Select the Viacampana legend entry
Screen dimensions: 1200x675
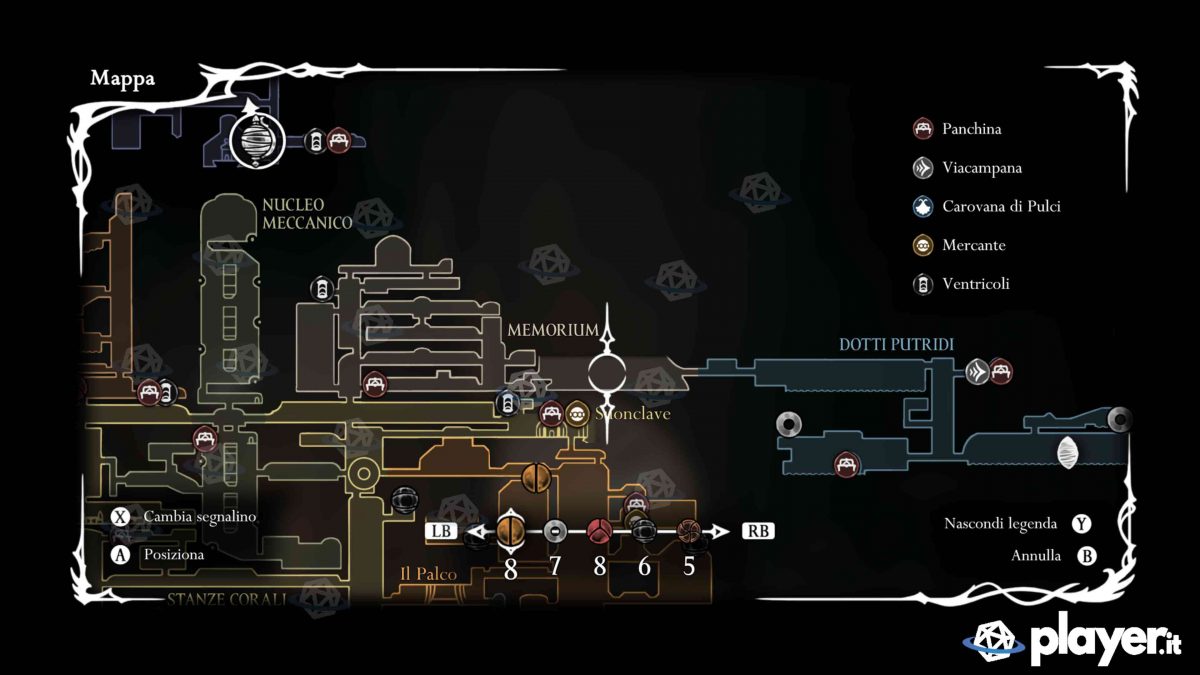[x=981, y=168]
